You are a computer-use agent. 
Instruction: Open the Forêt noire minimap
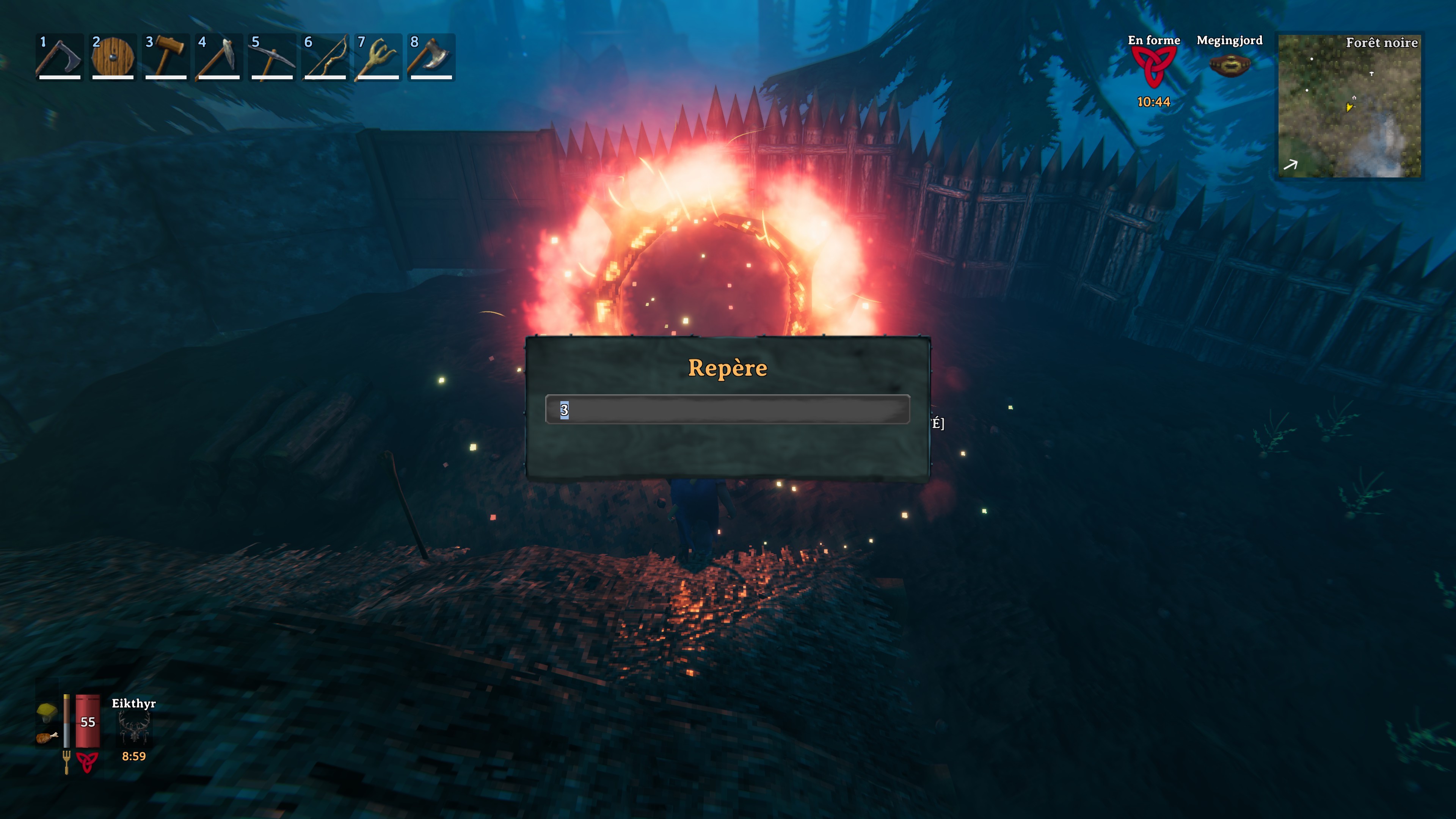(x=1349, y=106)
